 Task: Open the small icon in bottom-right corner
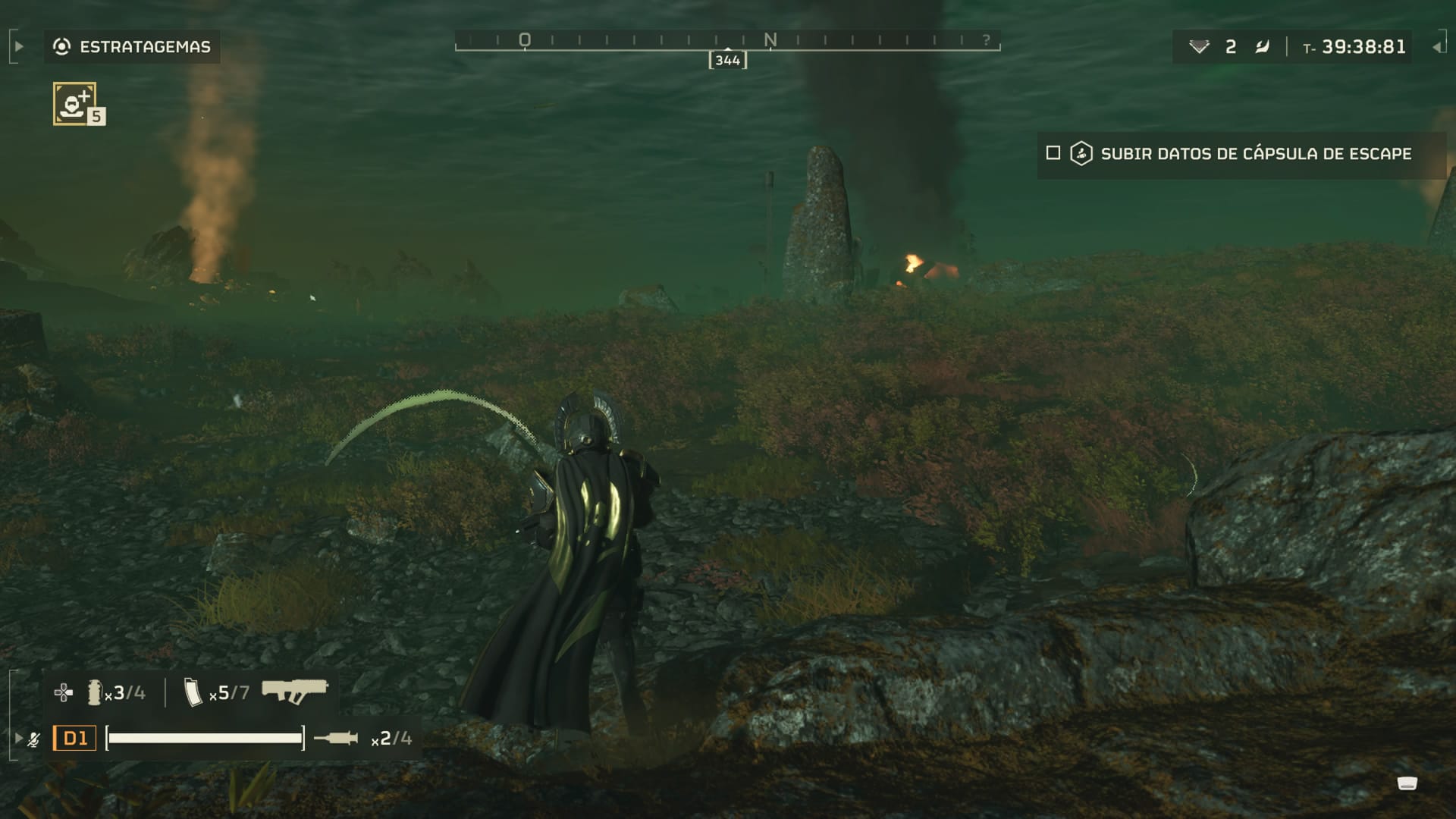tap(1407, 783)
